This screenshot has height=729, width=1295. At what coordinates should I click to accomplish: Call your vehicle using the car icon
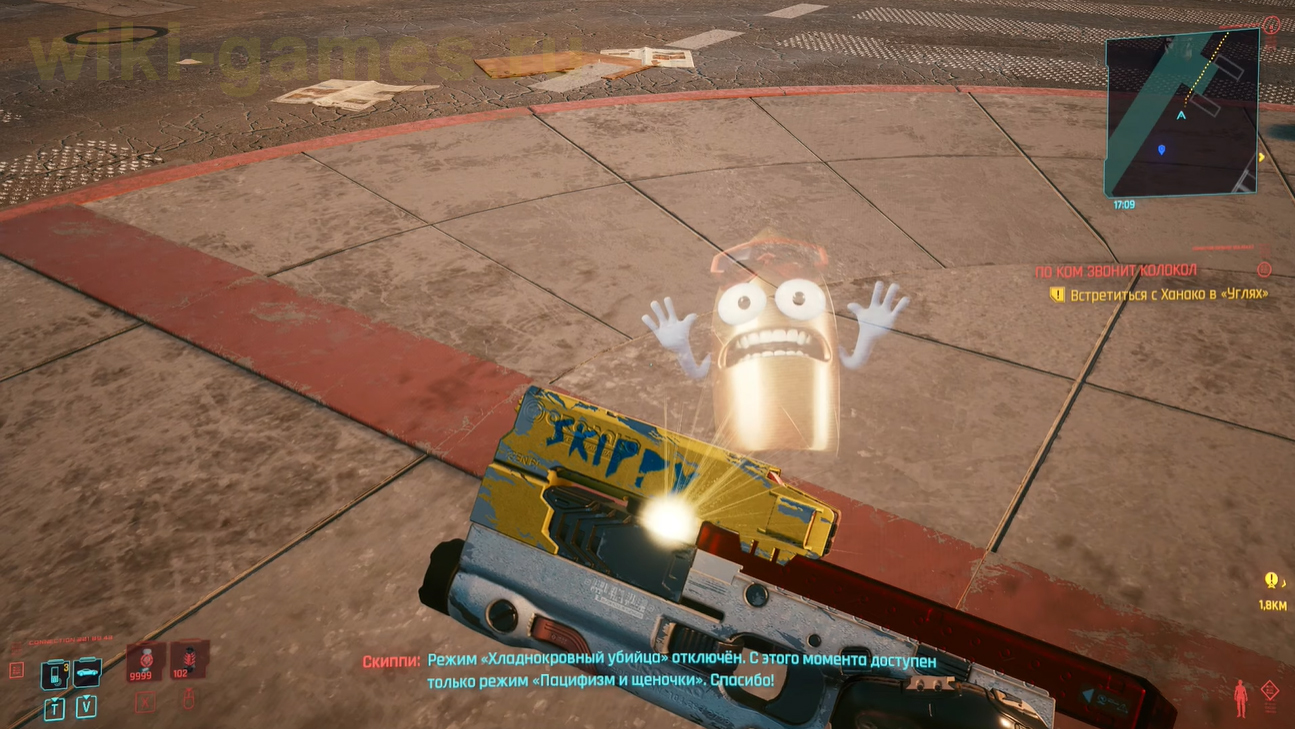86,672
